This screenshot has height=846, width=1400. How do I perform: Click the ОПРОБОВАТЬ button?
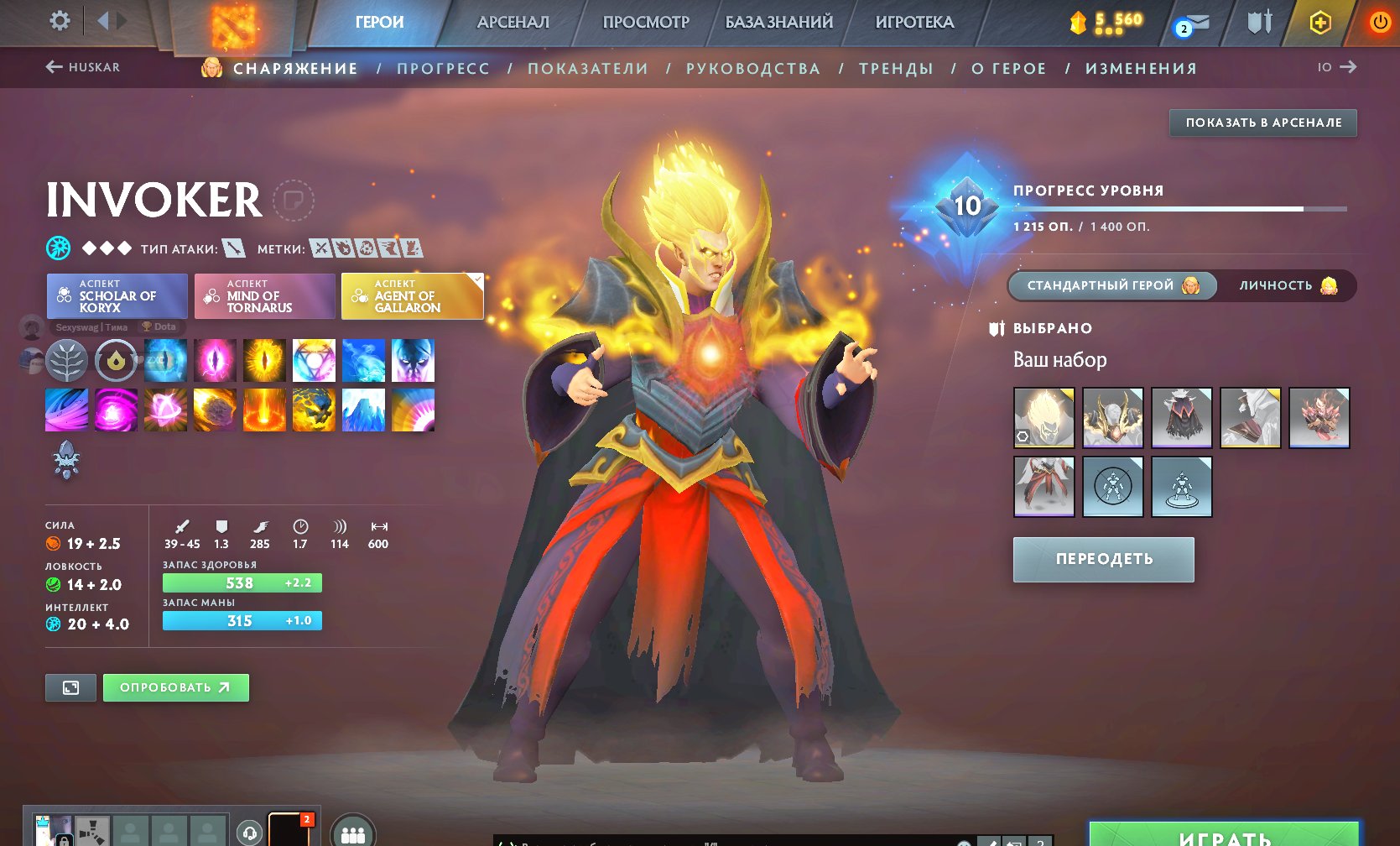[x=174, y=687]
